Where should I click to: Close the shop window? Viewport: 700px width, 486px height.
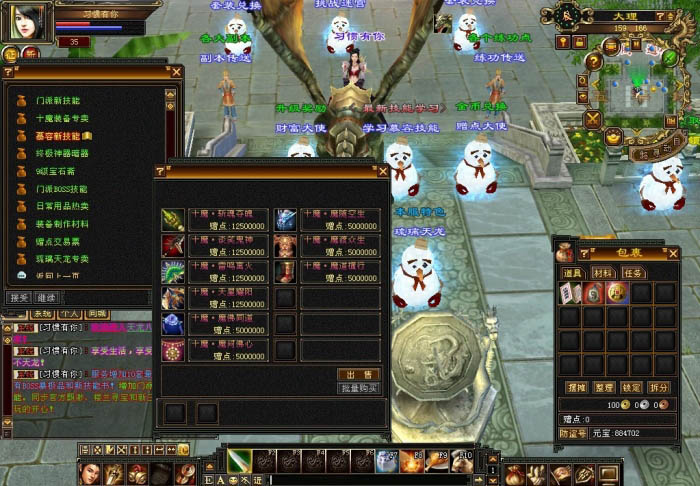point(382,172)
